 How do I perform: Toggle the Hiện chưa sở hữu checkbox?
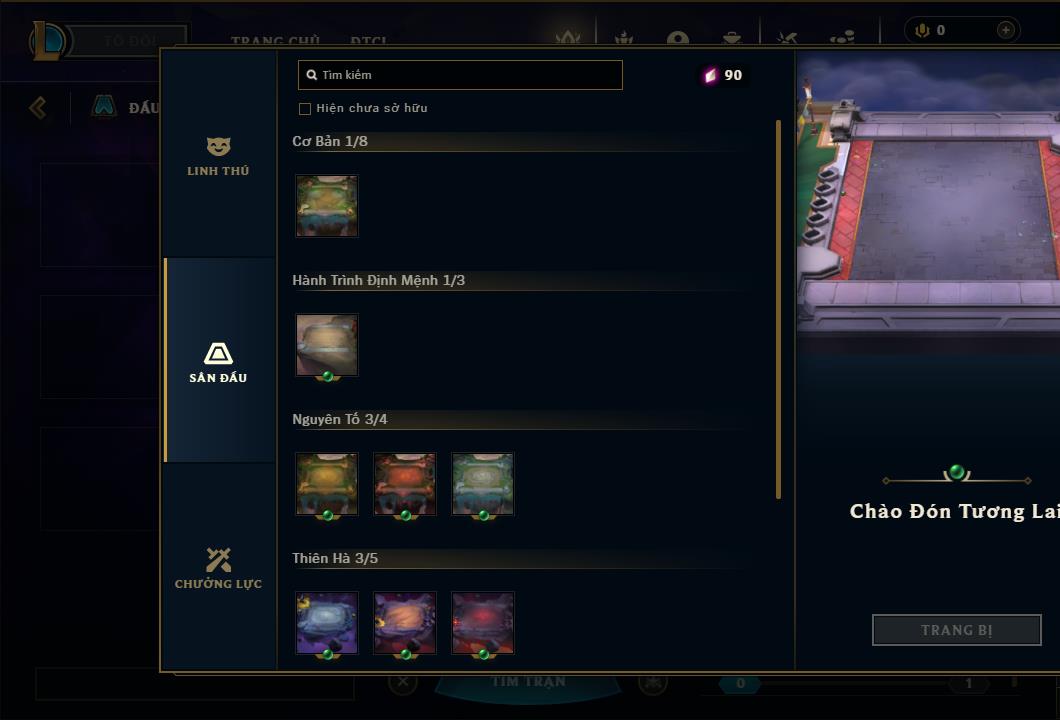305,108
